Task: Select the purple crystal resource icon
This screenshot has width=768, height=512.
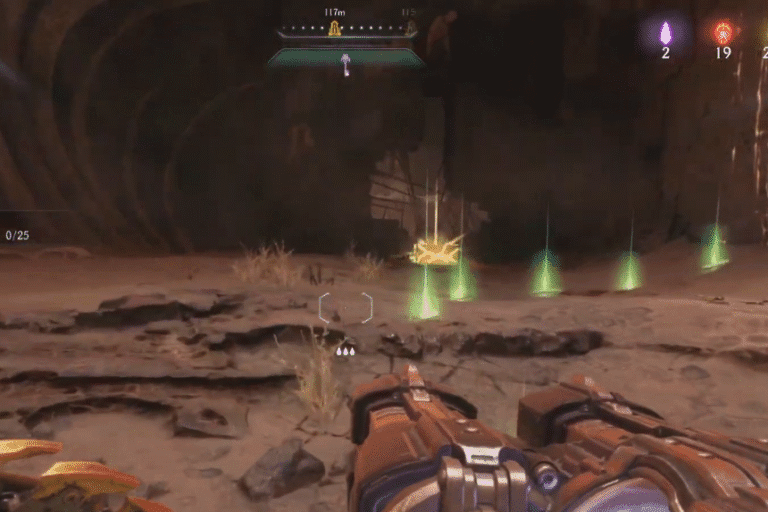Action: [665, 32]
